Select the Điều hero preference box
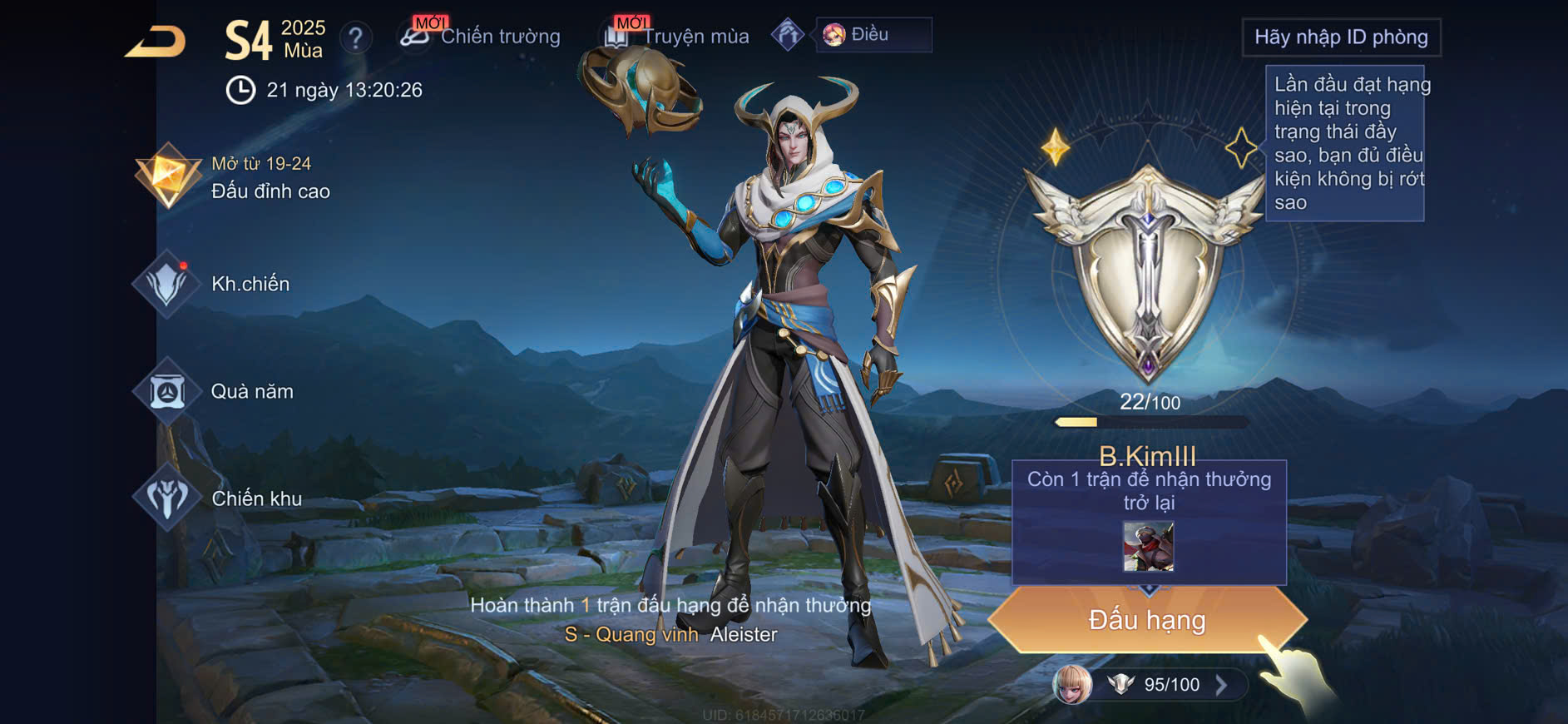This screenshot has height=724, width=1568. [873, 35]
